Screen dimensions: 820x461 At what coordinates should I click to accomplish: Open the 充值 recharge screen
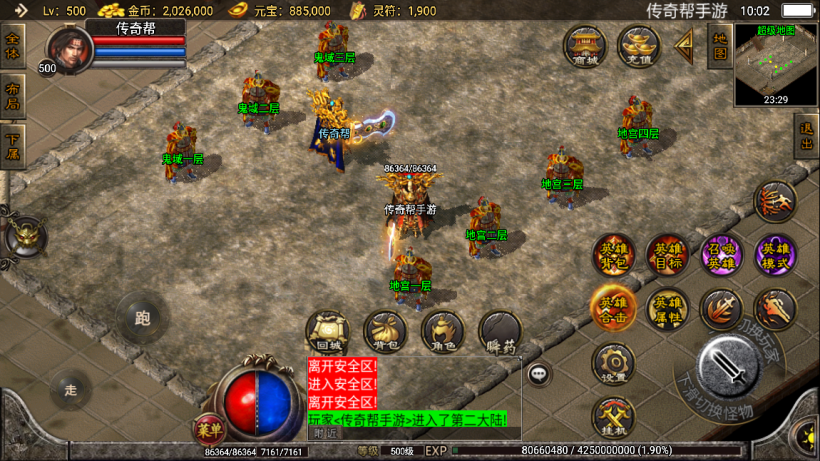tap(638, 45)
